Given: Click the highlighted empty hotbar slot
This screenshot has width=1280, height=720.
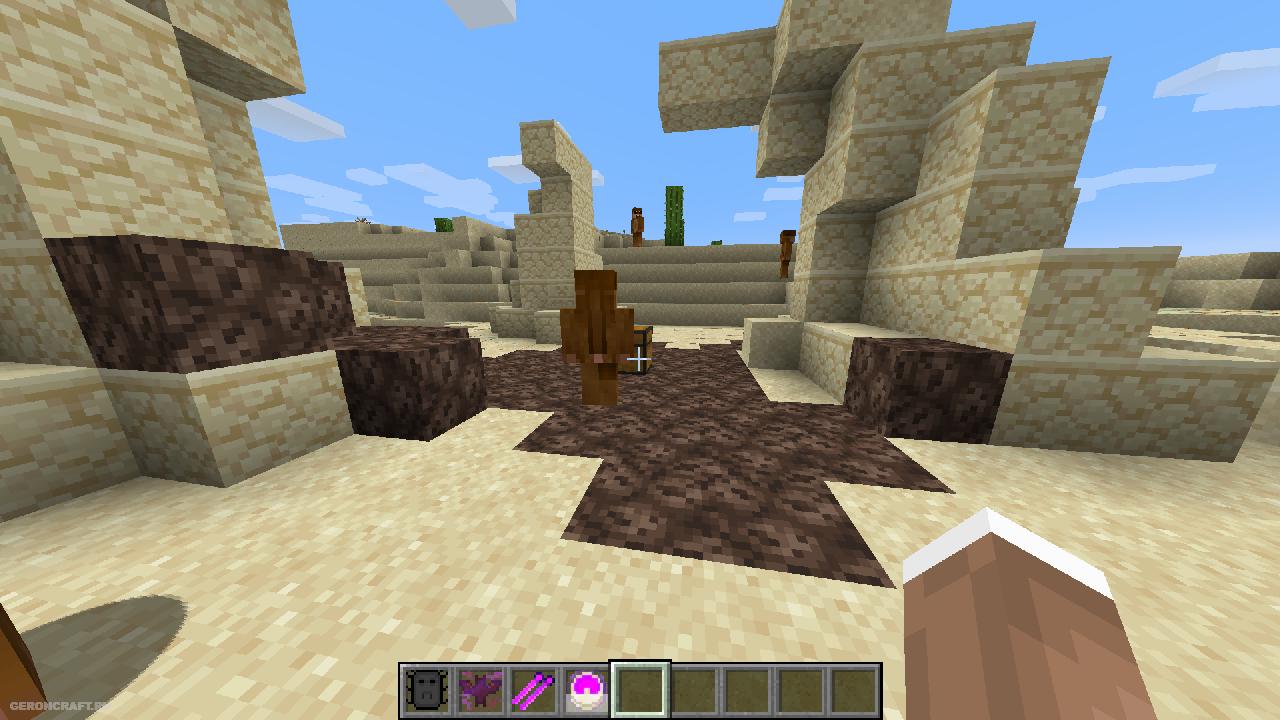Looking at the screenshot, I should coord(640,691).
